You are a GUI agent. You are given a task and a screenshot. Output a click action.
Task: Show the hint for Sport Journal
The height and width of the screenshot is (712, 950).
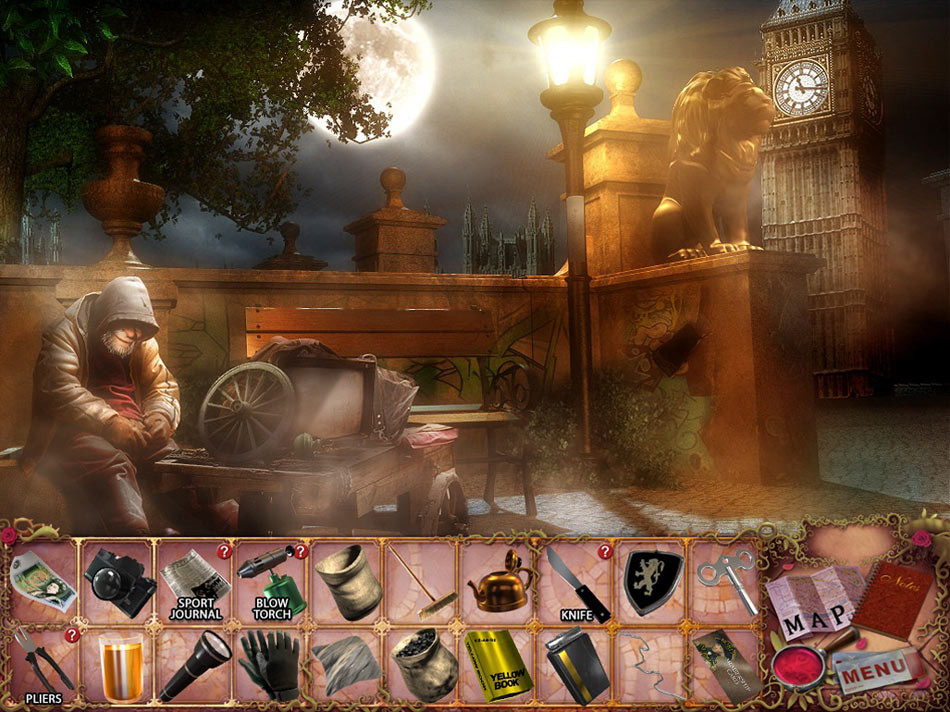224,551
